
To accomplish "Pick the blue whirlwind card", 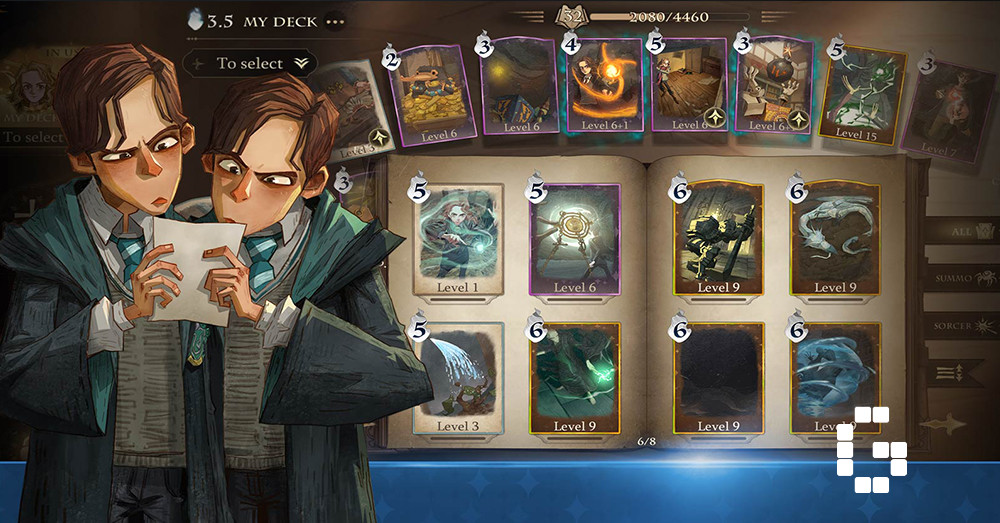I will click(x=836, y=376).
